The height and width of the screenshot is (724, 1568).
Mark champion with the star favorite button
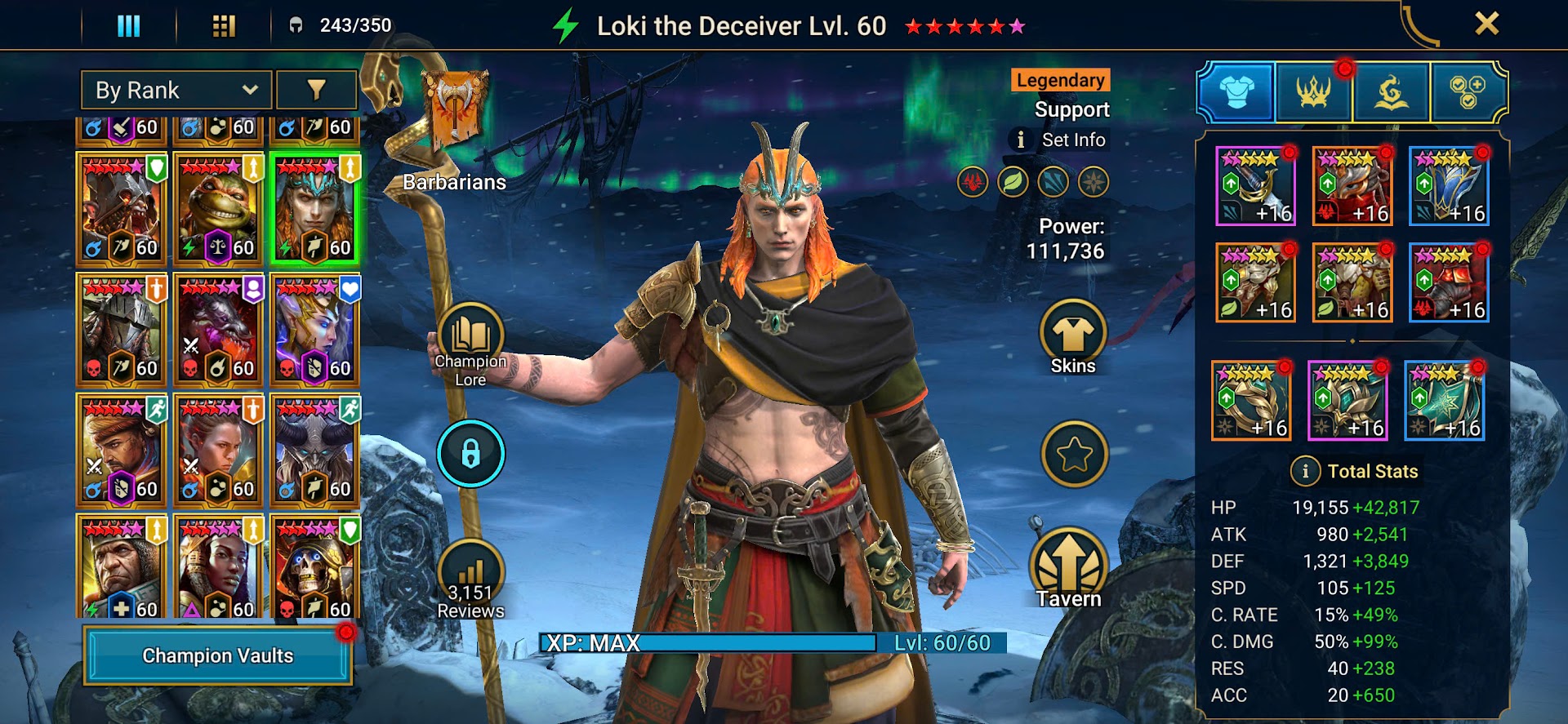click(x=1074, y=454)
